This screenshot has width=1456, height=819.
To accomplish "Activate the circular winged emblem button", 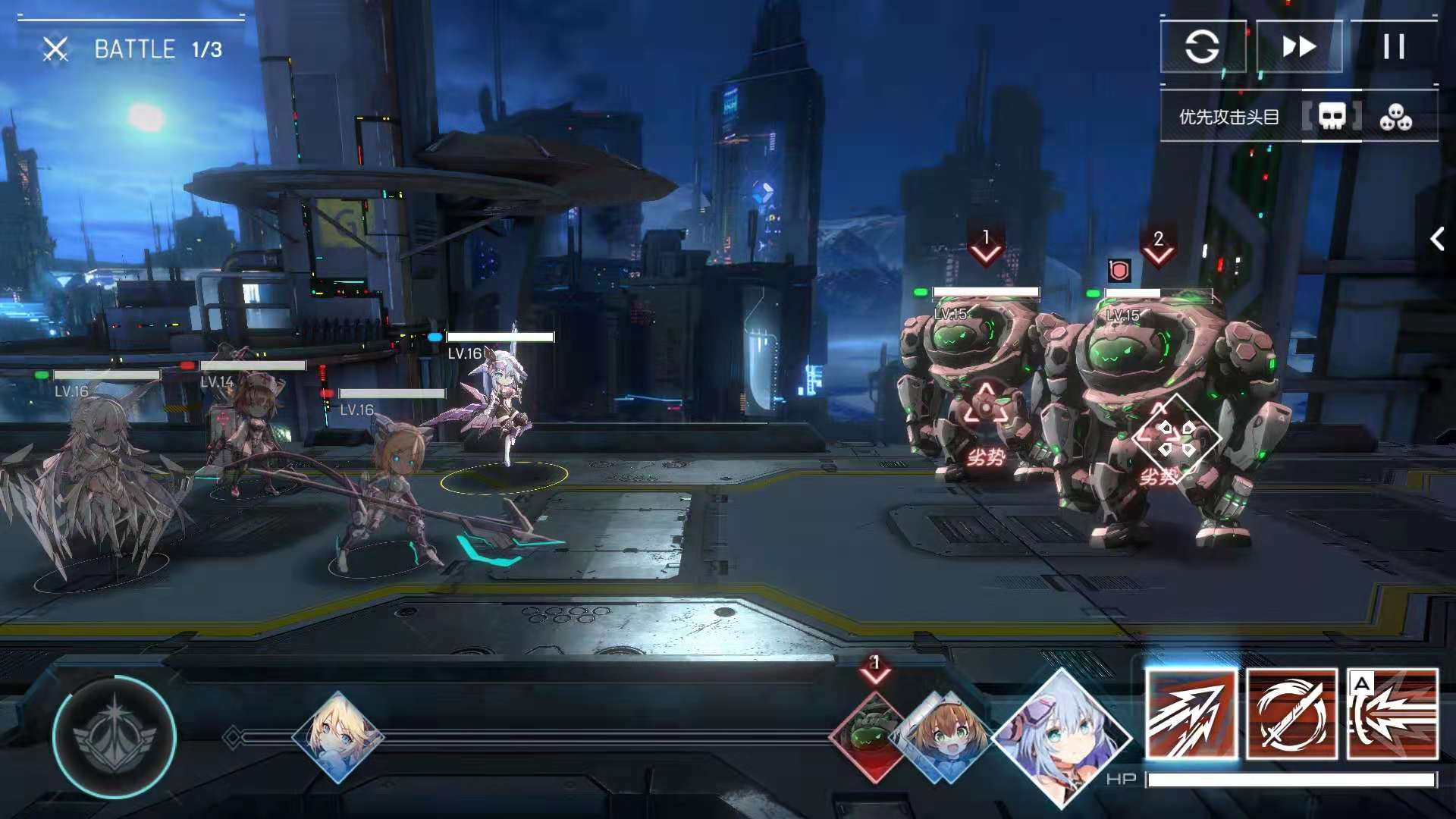I will click(x=115, y=736).
